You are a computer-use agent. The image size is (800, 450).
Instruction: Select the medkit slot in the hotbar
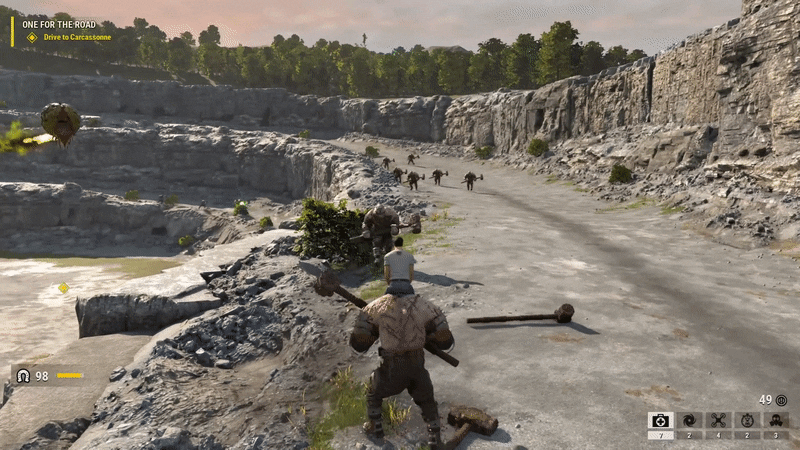[660, 421]
